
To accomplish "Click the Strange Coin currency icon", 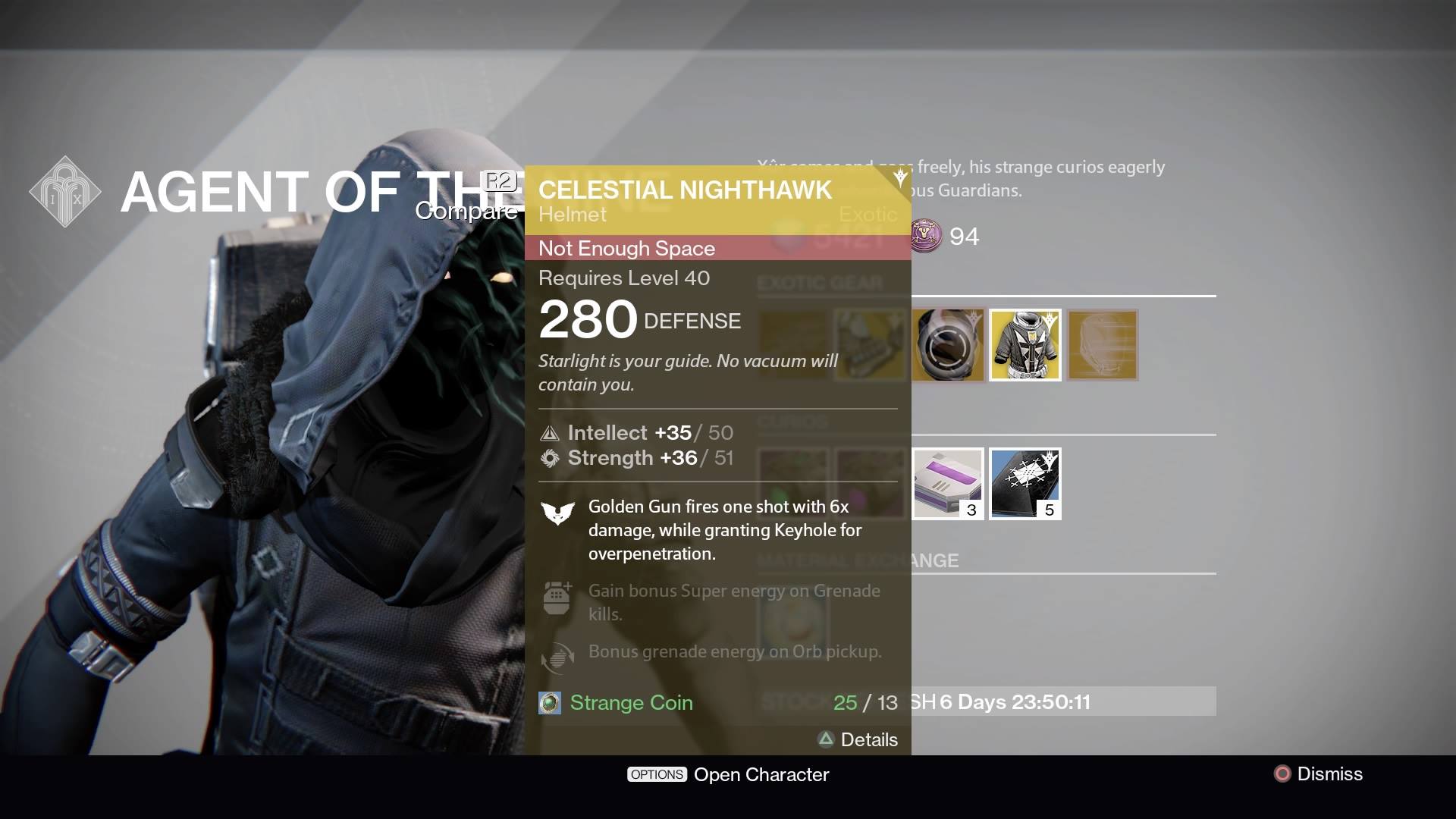I will [x=550, y=703].
